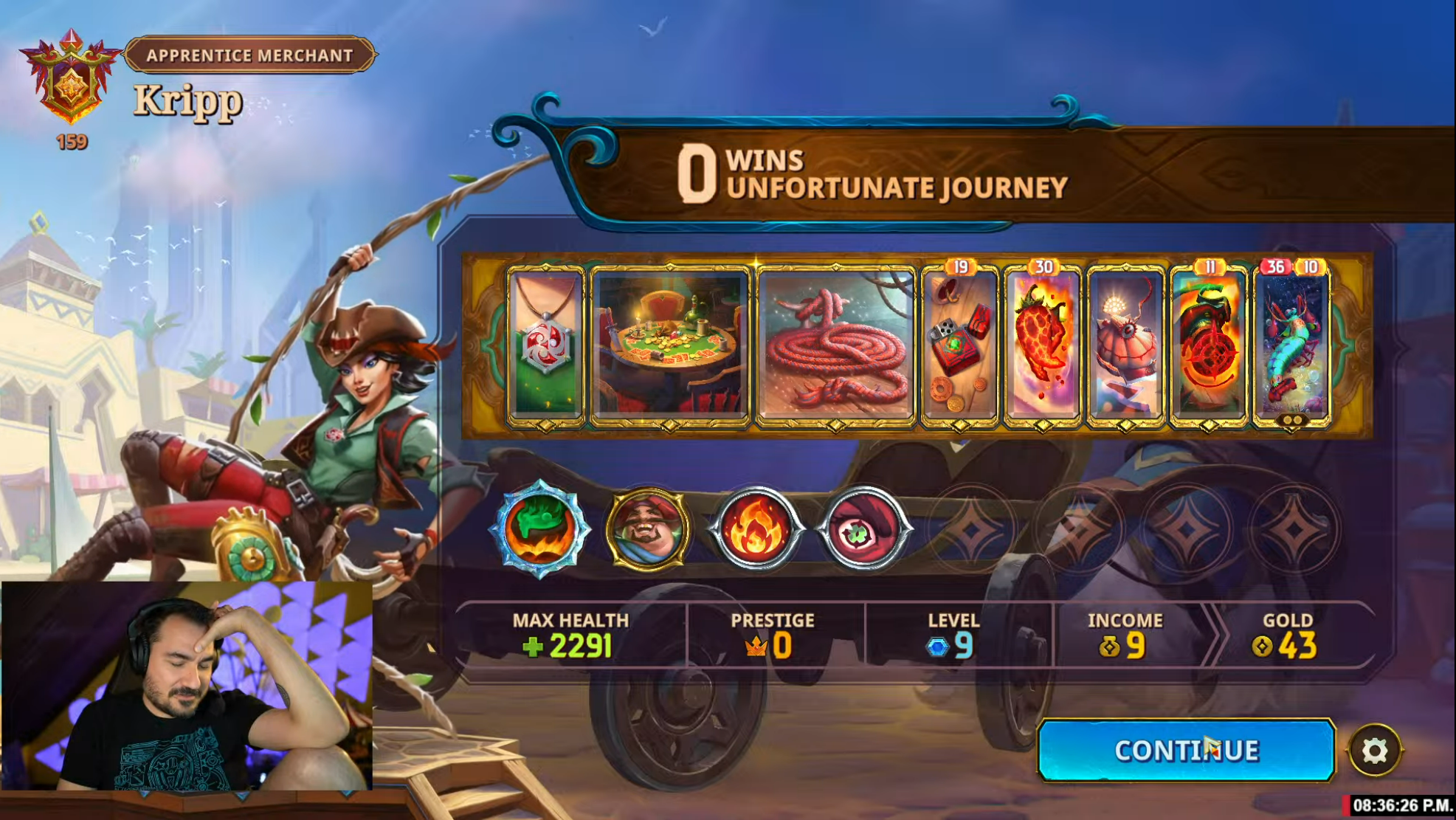Screen dimensions: 1456x820
Task: Select the coiled red rope card
Action: tap(836, 345)
